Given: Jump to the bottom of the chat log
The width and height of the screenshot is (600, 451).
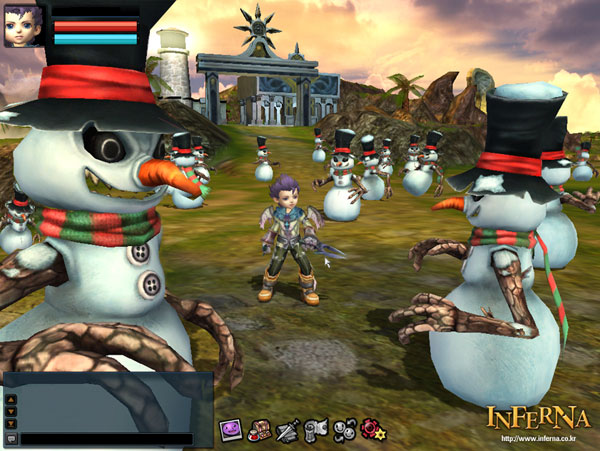Looking at the screenshot, I should [11, 421].
